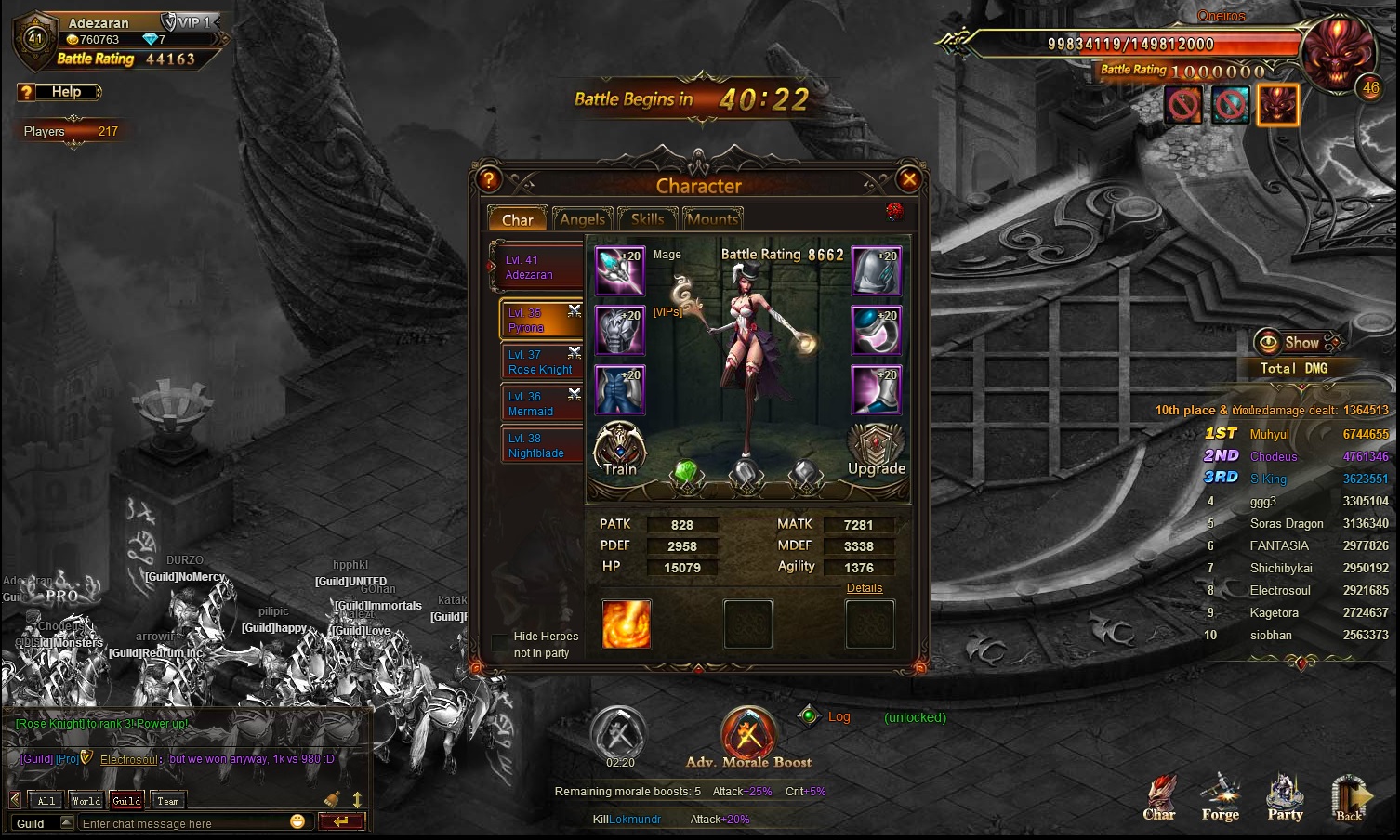Screen dimensions: 1400x840
Task: Click the Back exit button
Action: click(x=1351, y=797)
